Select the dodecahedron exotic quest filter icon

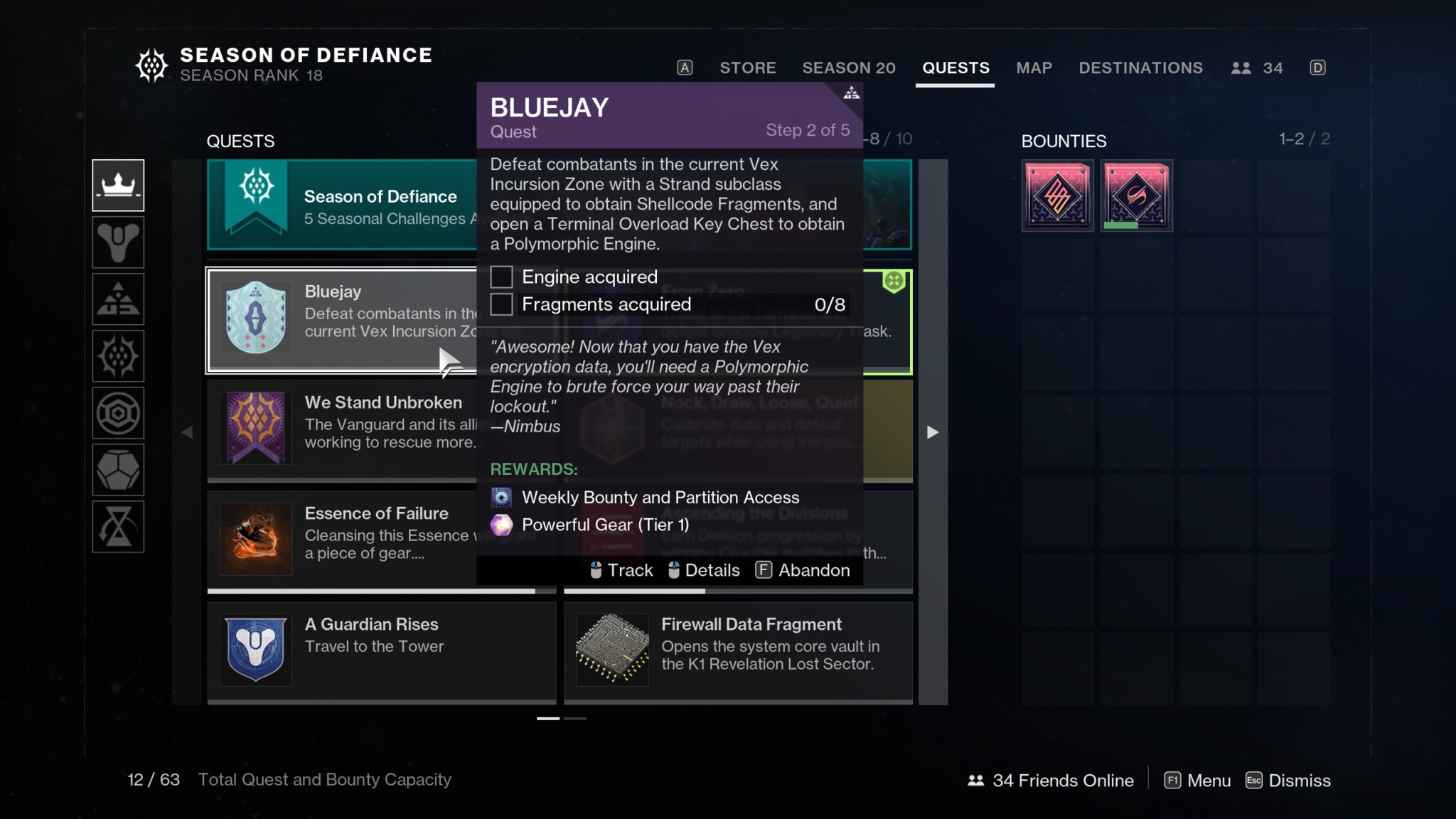(x=118, y=470)
